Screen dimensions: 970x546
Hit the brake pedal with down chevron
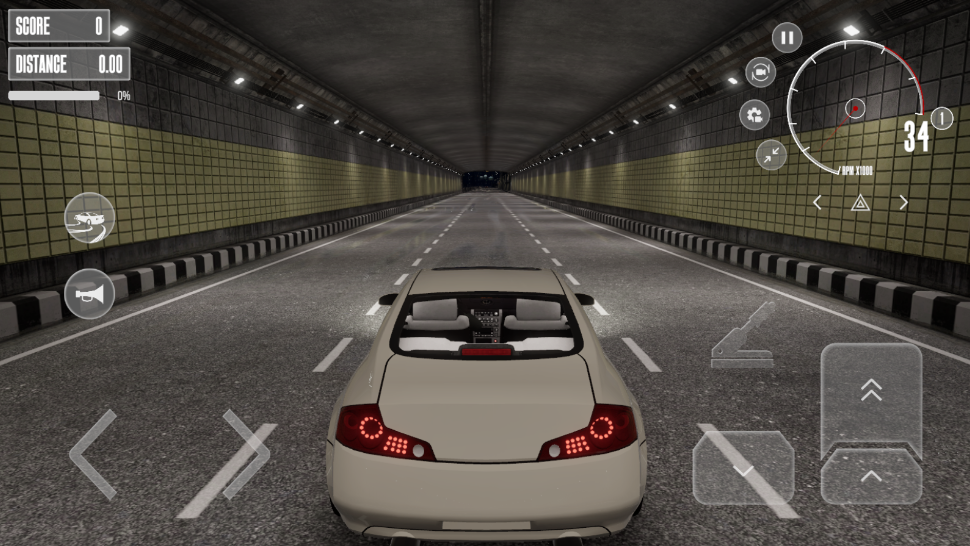743,468
